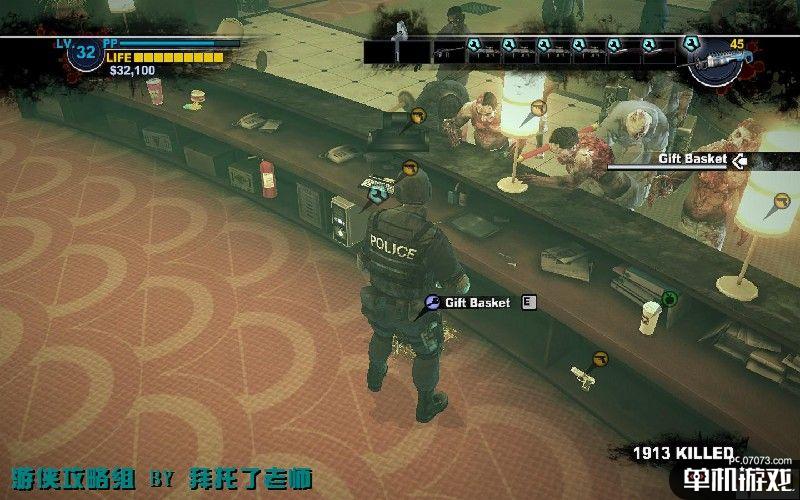This screenshot has width=800, height=500.
Task: Click the Gift Basket objective arrow marker
Action: coord(740,159)
